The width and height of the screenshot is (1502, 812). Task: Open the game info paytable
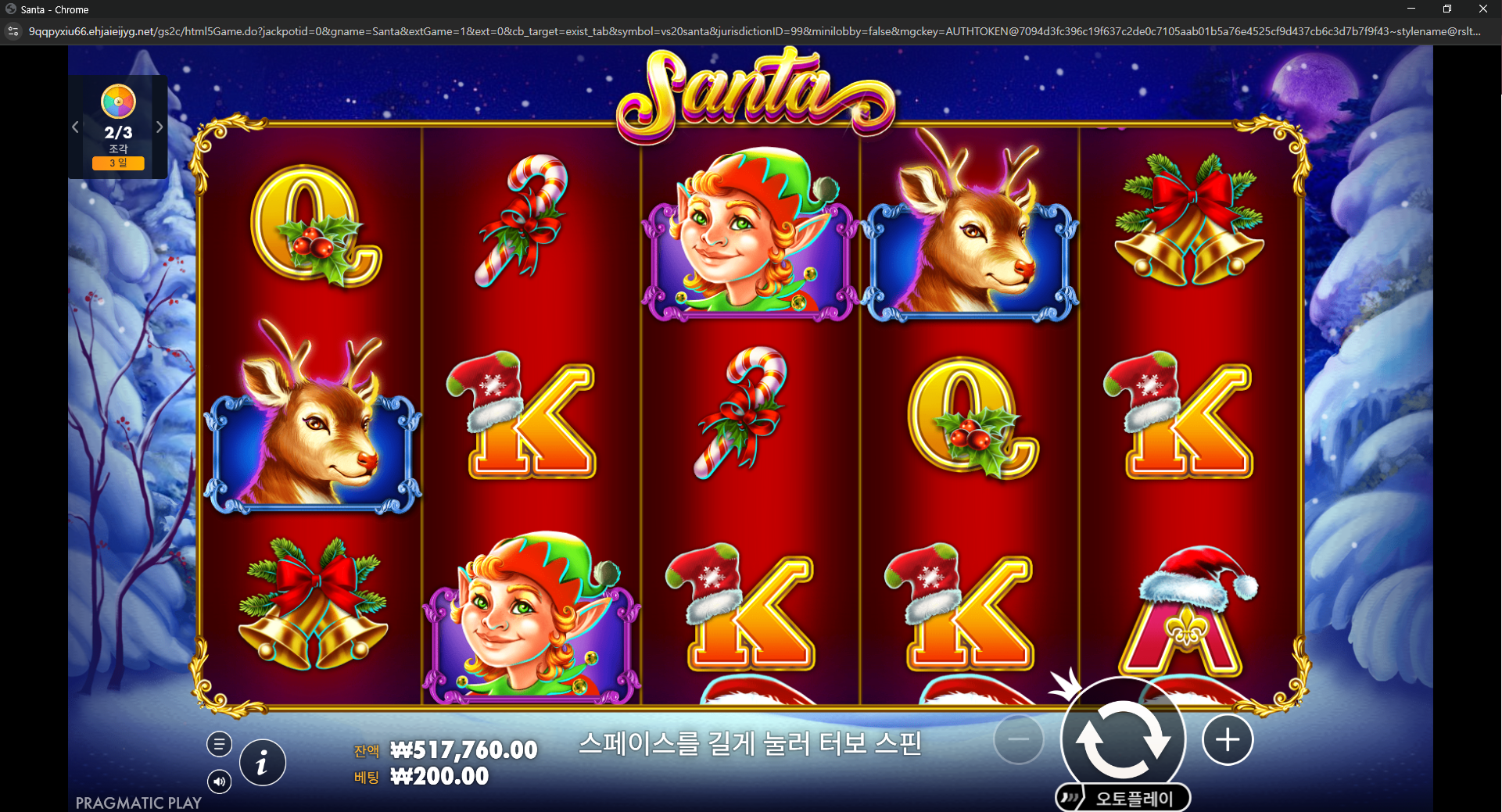262,762
